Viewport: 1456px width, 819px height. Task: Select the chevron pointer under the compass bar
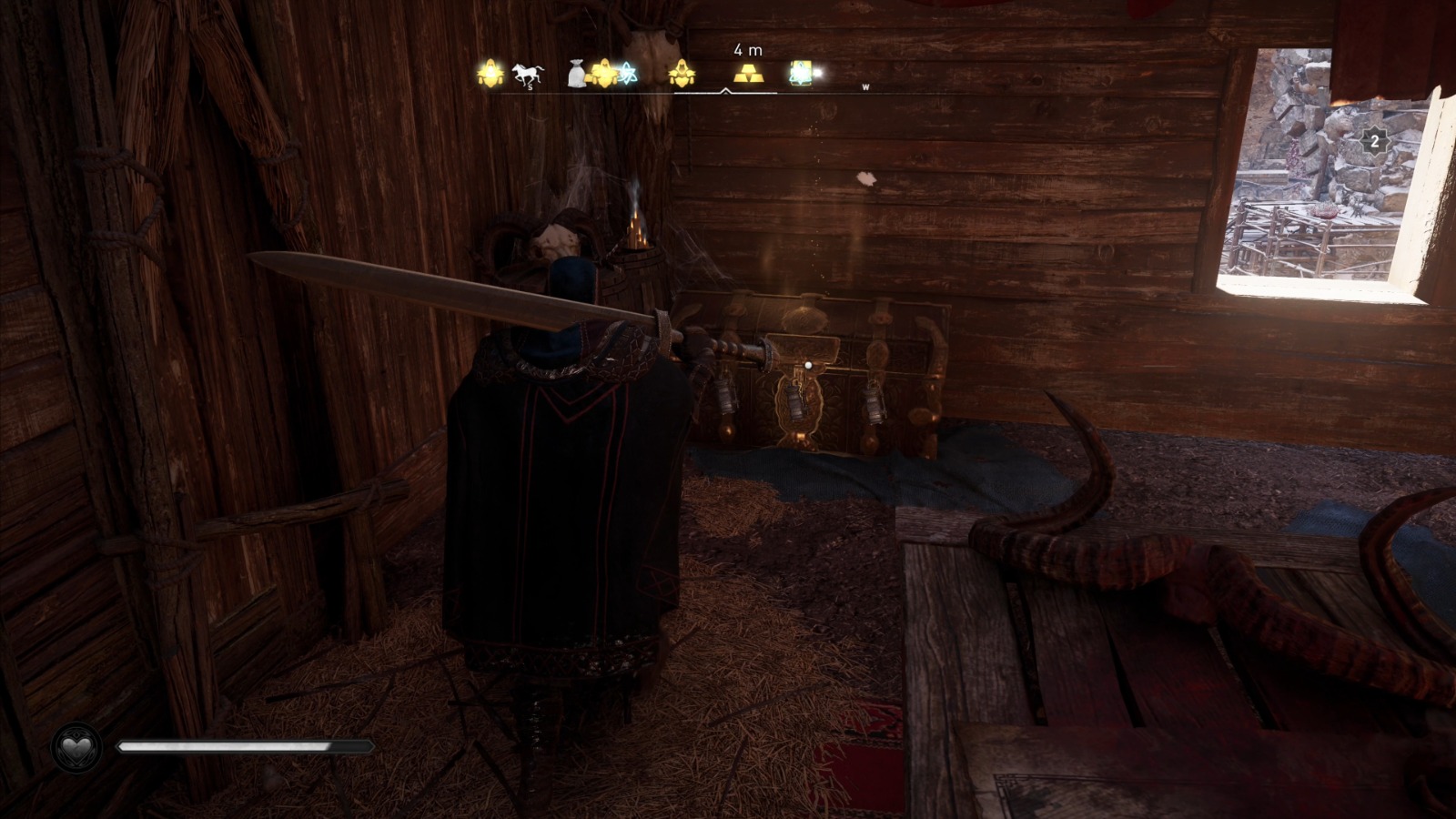725,90
